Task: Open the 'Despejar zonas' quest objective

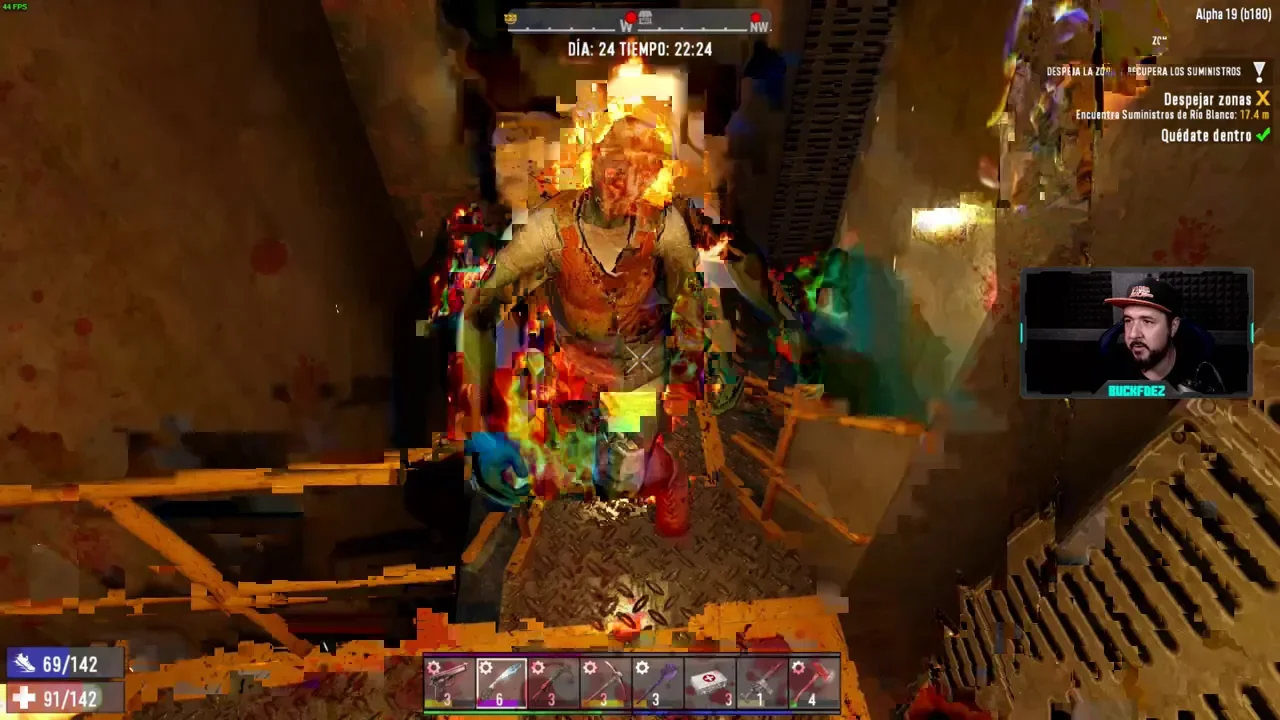Action: click(1207, 99)
